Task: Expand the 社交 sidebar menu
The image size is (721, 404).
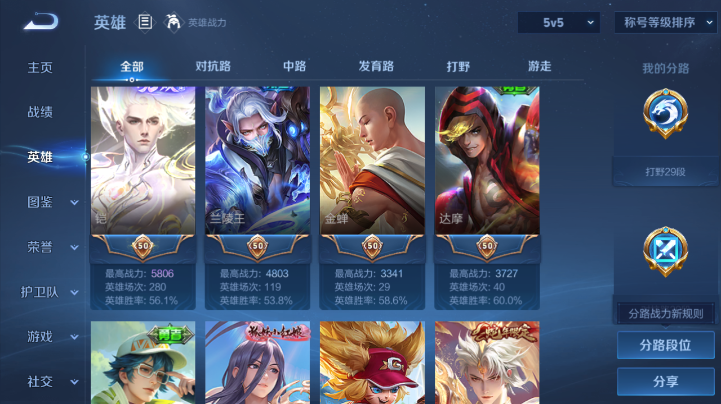Action: [x=50, y=381]
